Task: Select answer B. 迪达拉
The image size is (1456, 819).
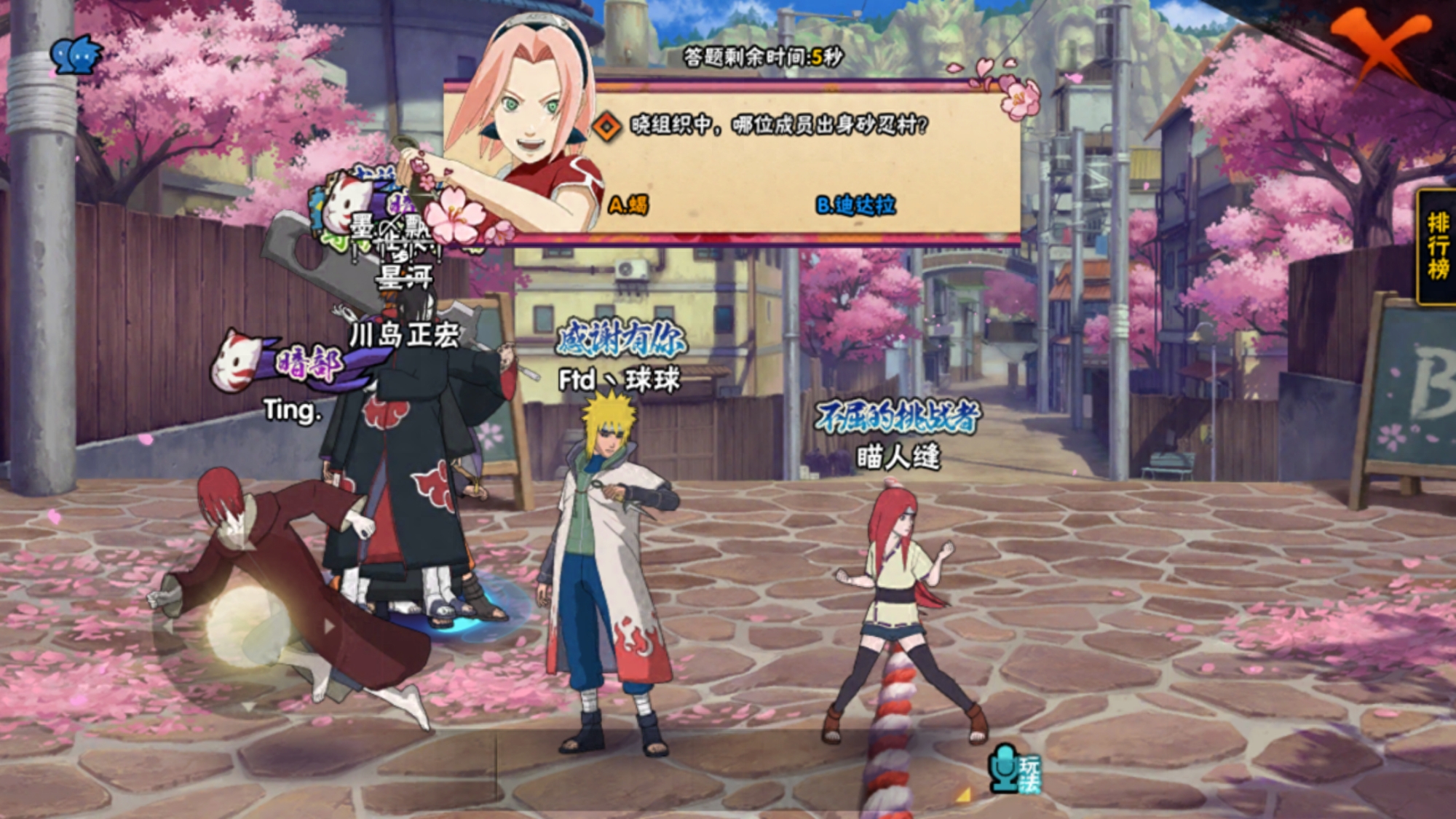Action: (x=855, y=205)
